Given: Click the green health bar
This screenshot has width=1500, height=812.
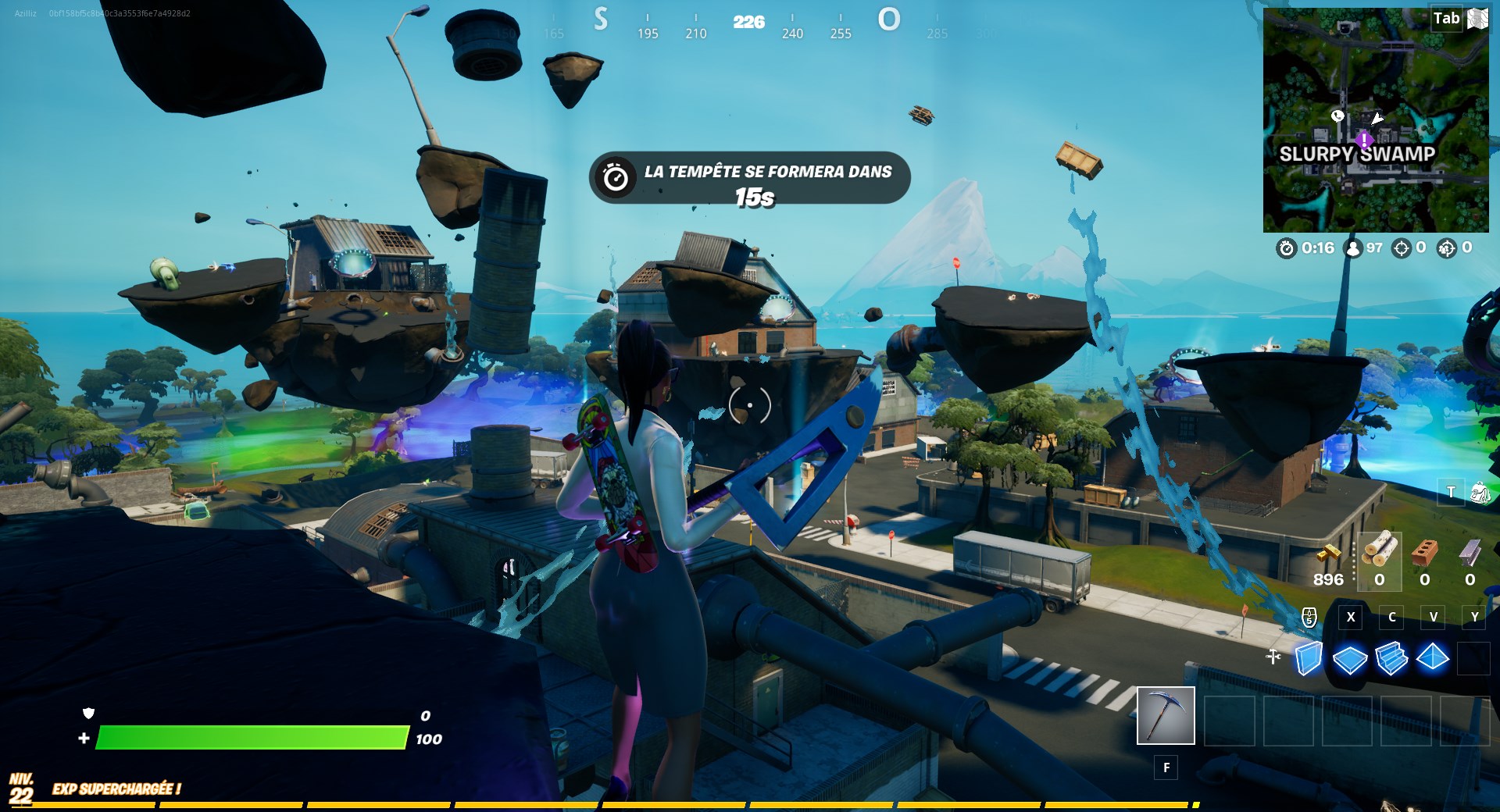Looking at the screenshot, I should pos(250,736).
